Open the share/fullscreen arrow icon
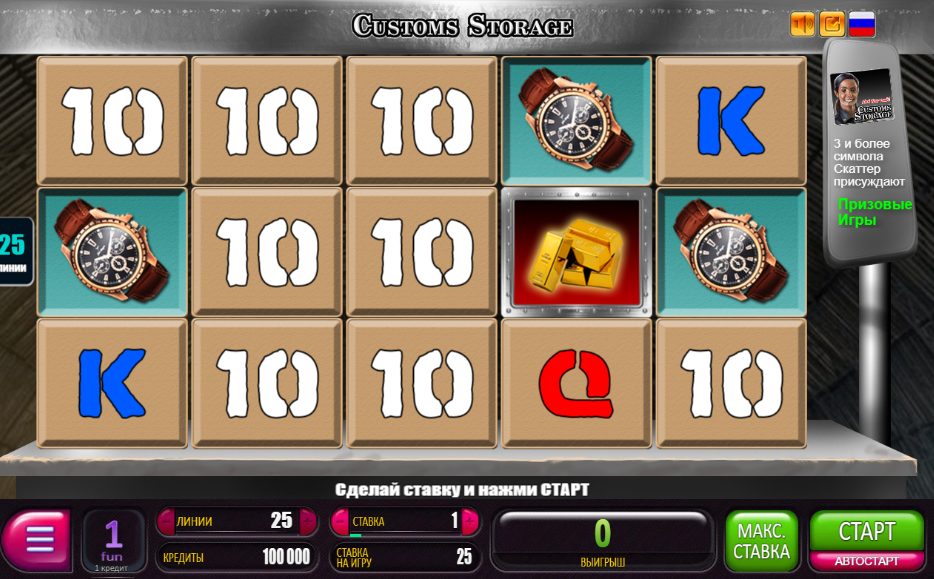 (832, 23)
